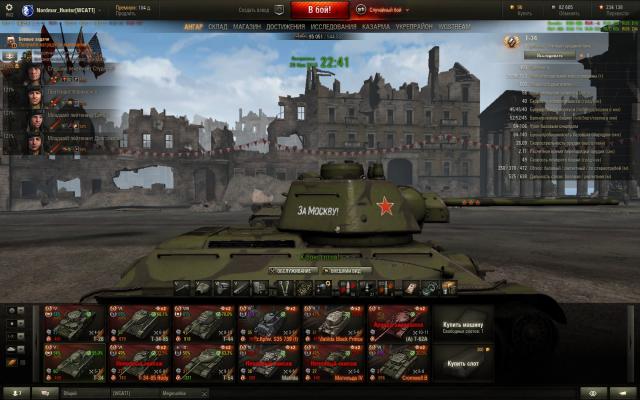Screen dimensions: 640x400
Task: Go to the ДОСТИЖЕНИЯ tab
Action: (286, 27)
